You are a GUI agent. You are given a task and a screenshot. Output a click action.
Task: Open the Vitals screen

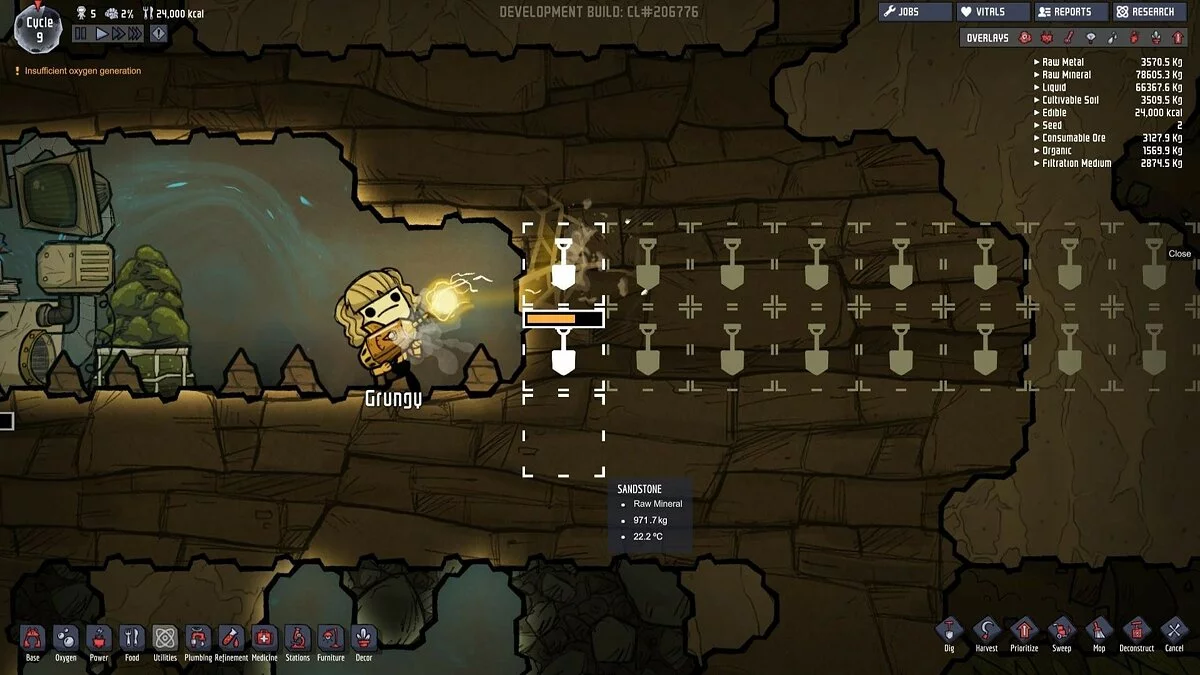tap(993, 12)
